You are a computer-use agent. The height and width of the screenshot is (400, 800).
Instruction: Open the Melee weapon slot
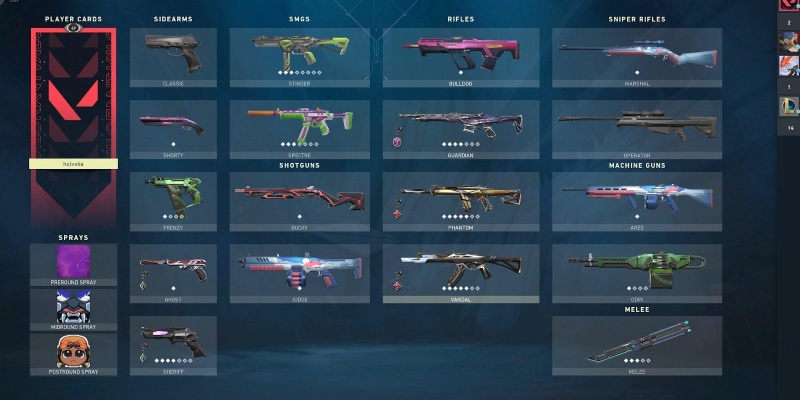pyautogui.click(x=636, y=345)
